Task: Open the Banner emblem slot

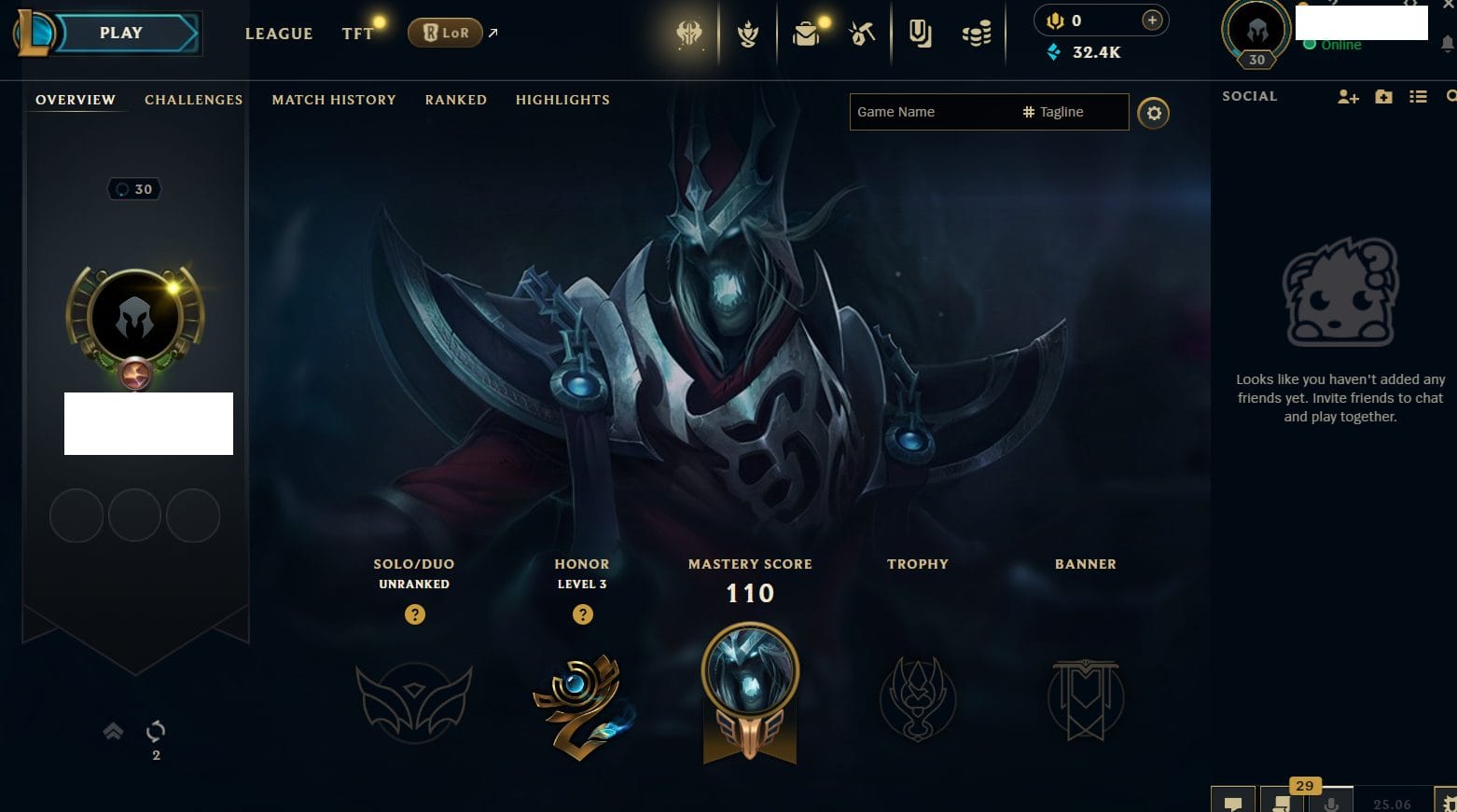Action: point(1086,699)
